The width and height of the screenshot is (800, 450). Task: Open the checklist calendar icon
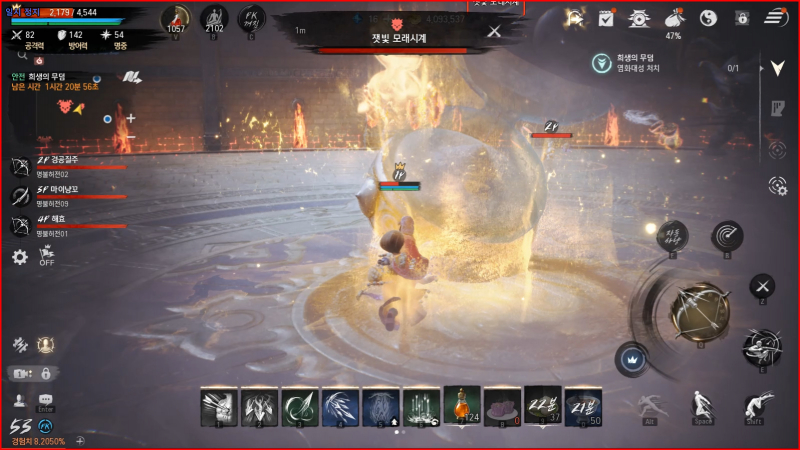pyautogui.click(x=606, y=18)
